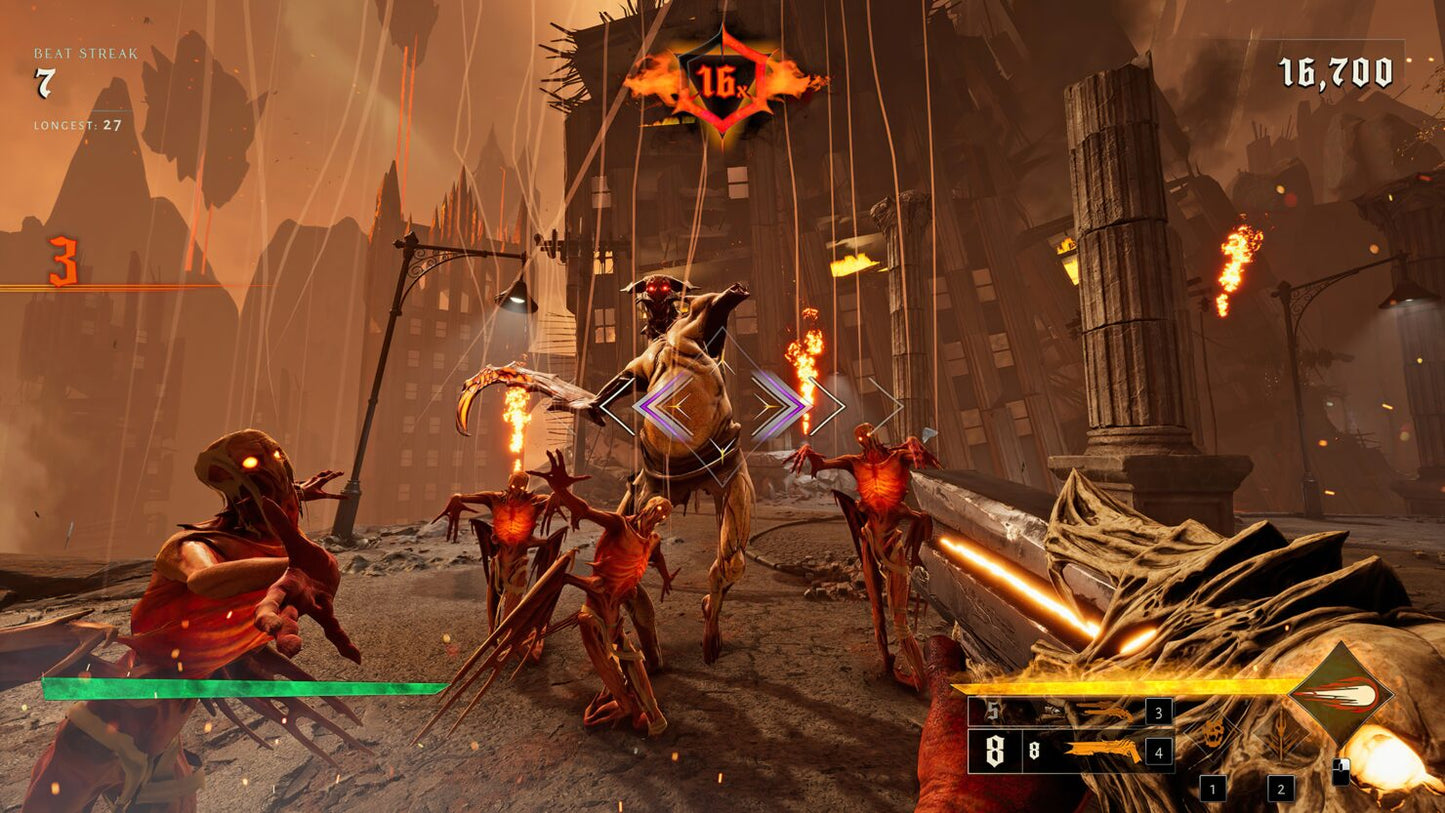The height and width of the screenshot is (813, 1445).
Task: Click the golden fury meter bar
Action: point(1121,688)
